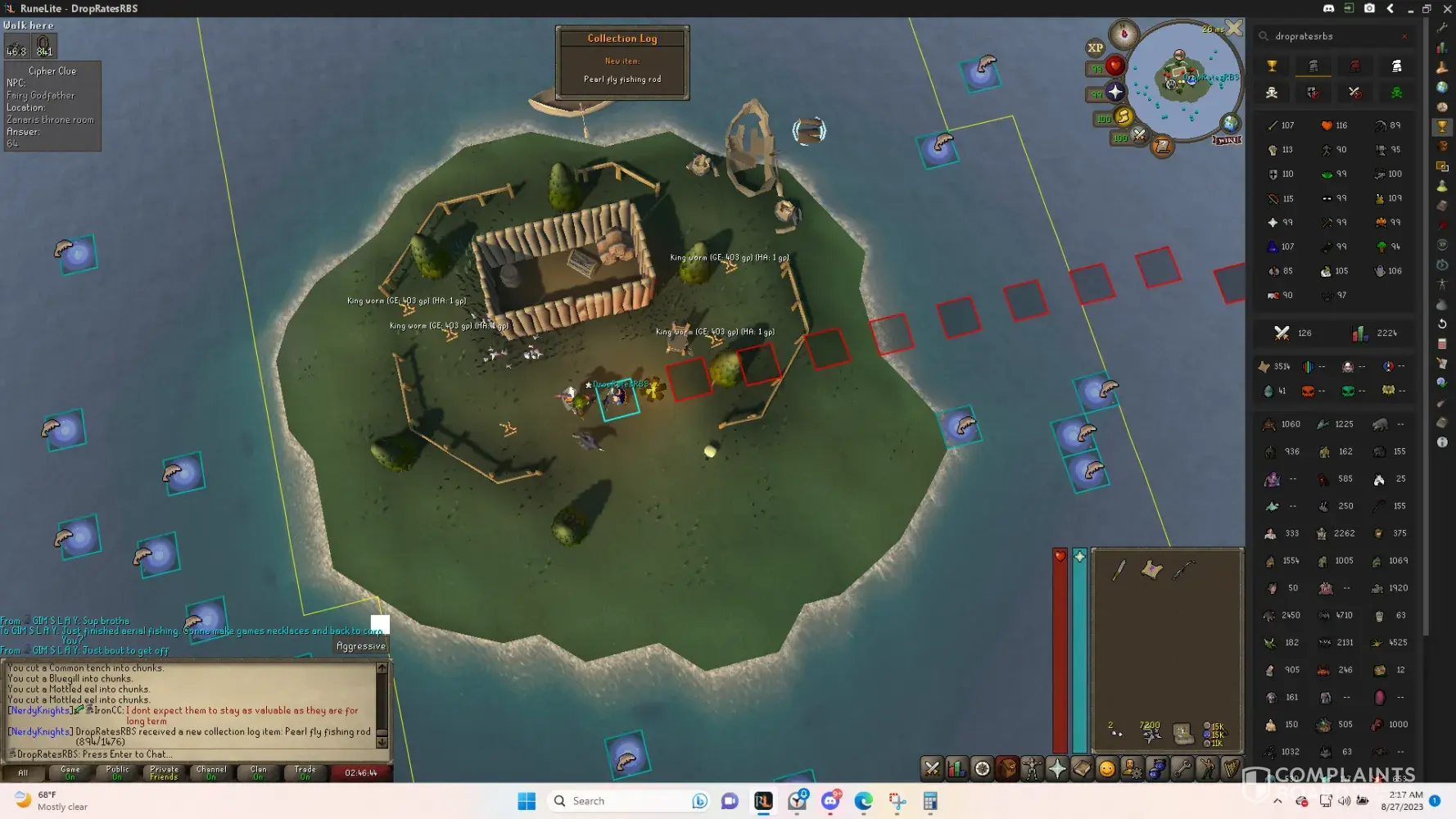Switch to the Skills tab
This screenshot has width=1456, height=819.
click(x=956, y=768)
